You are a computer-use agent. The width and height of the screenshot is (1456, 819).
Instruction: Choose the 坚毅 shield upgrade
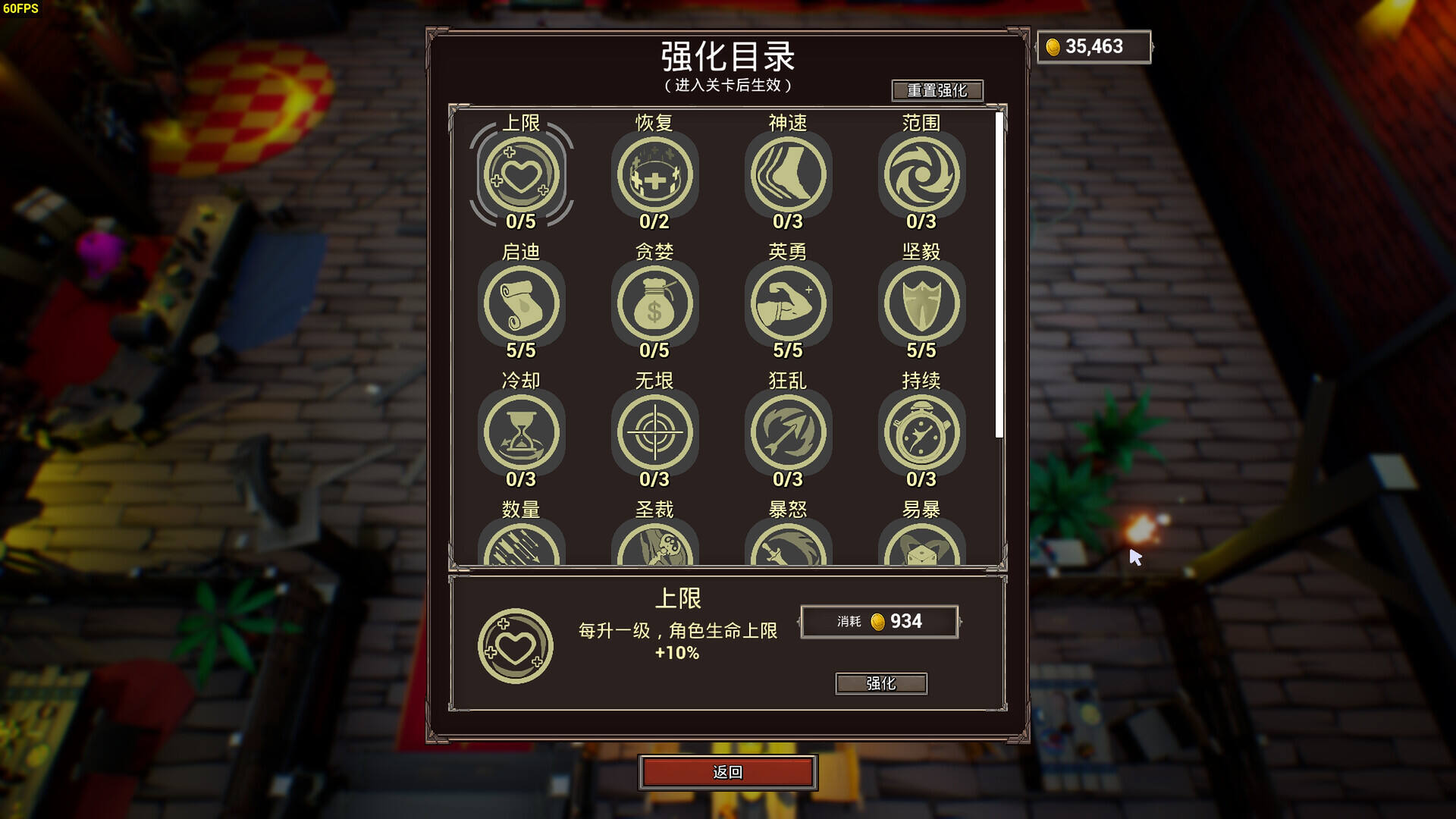[921, 303]
